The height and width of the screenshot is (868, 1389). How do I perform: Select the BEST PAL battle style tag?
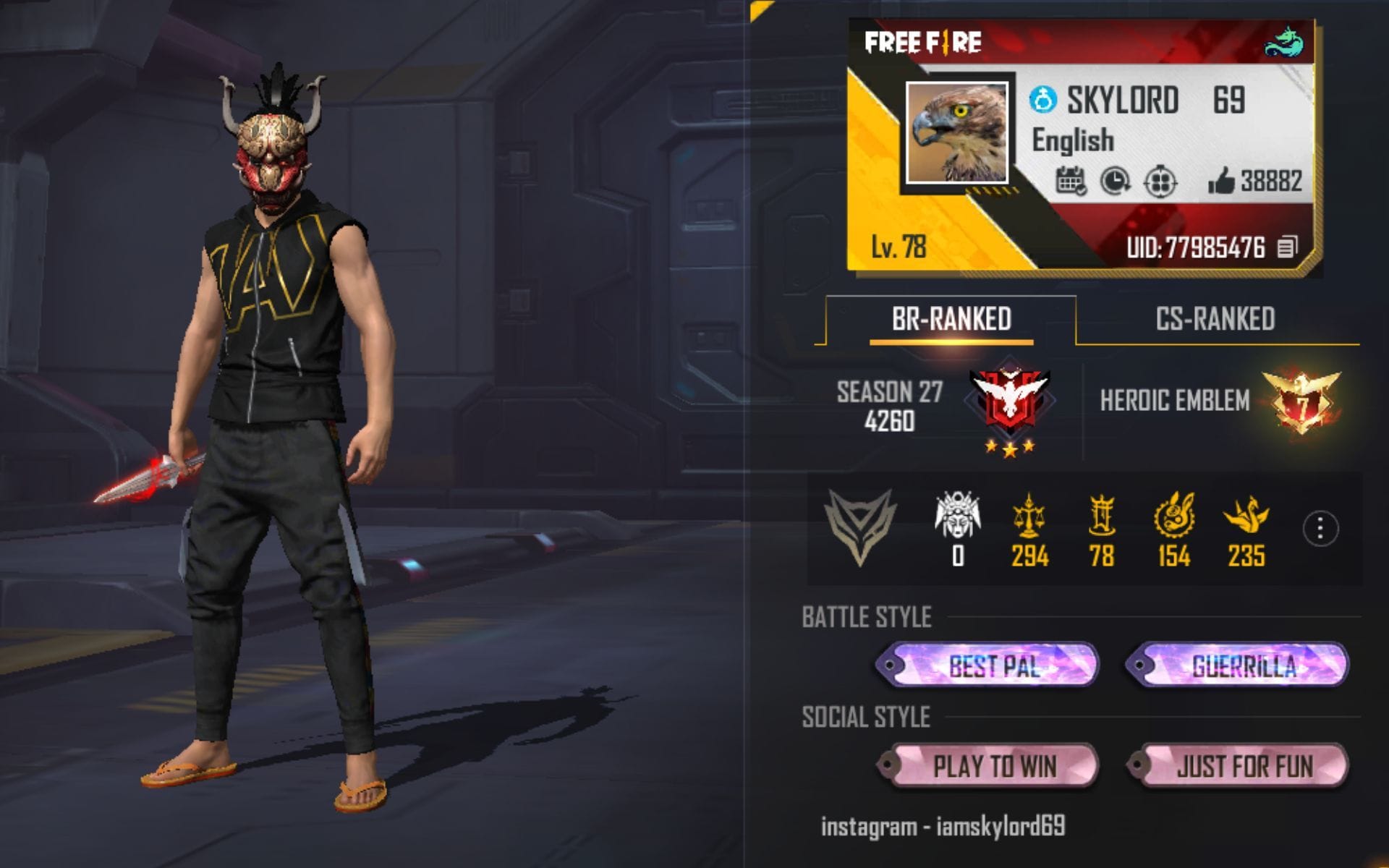click(988, 665)
